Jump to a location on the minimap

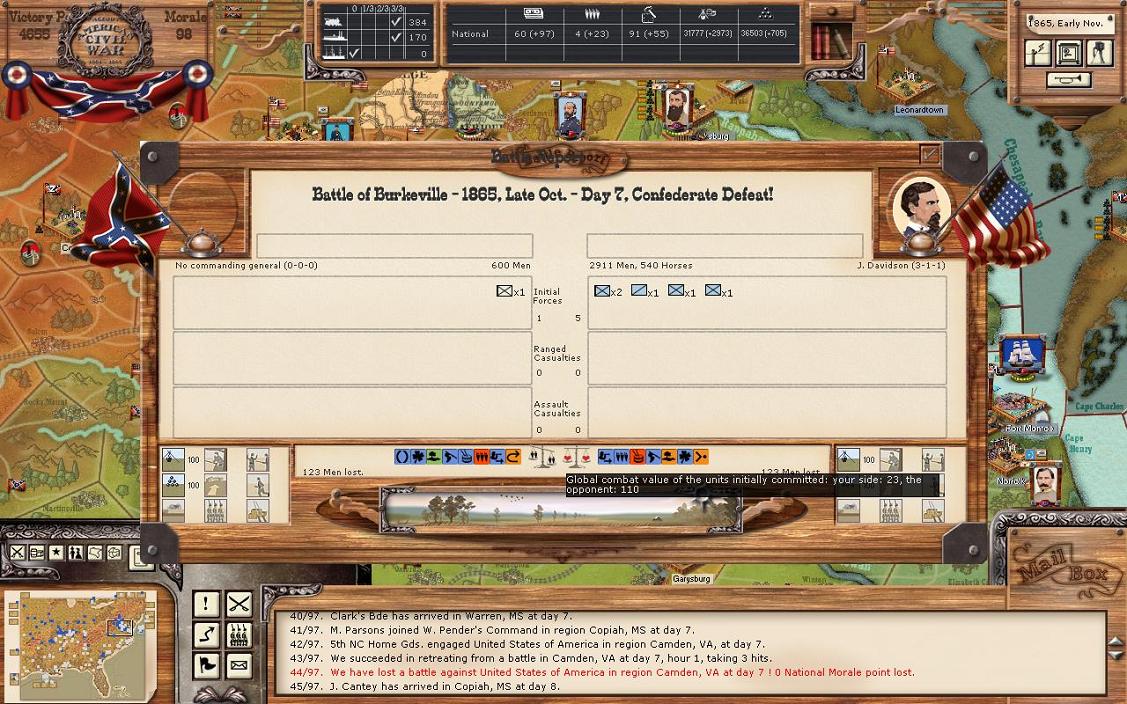coord(80,642)
